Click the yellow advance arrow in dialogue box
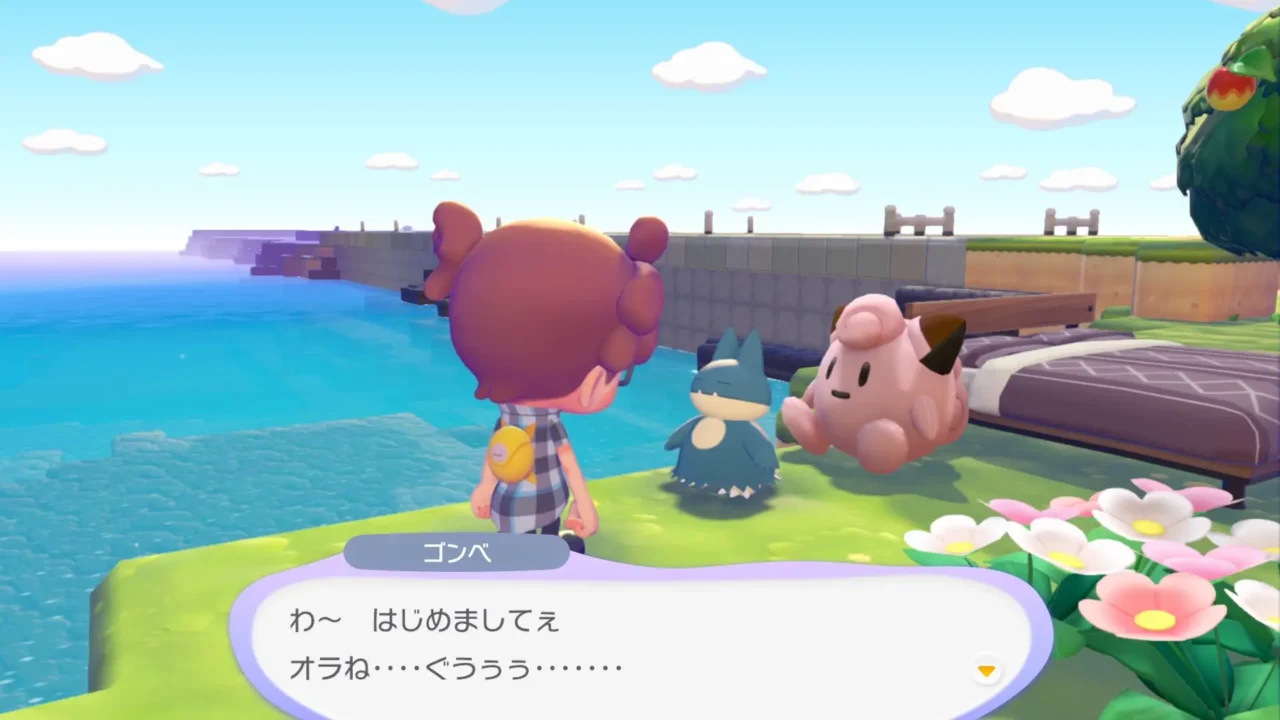1280x720 pixels. (985, 672)
